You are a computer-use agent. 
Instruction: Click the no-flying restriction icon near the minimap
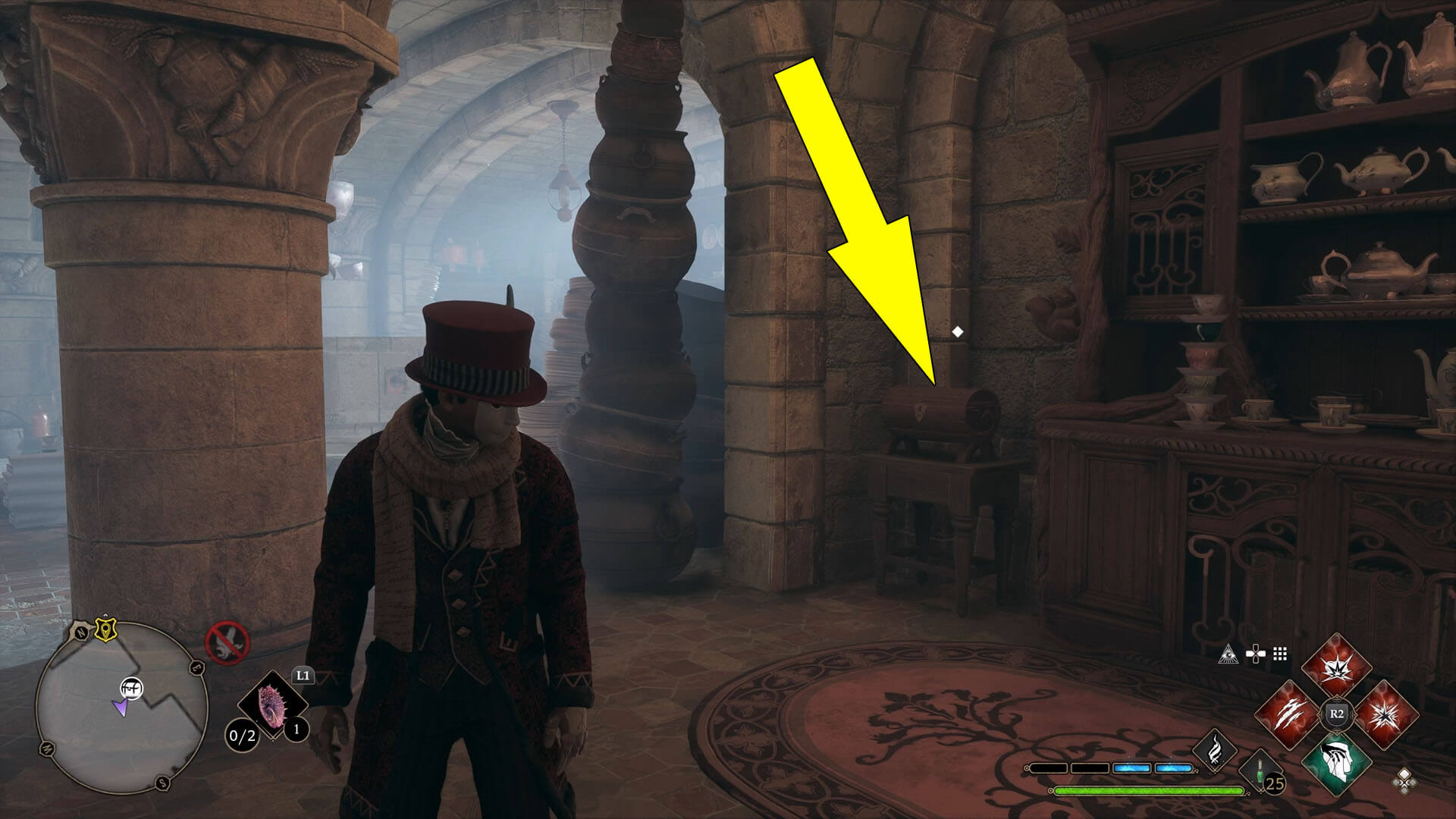pos(227,641)
